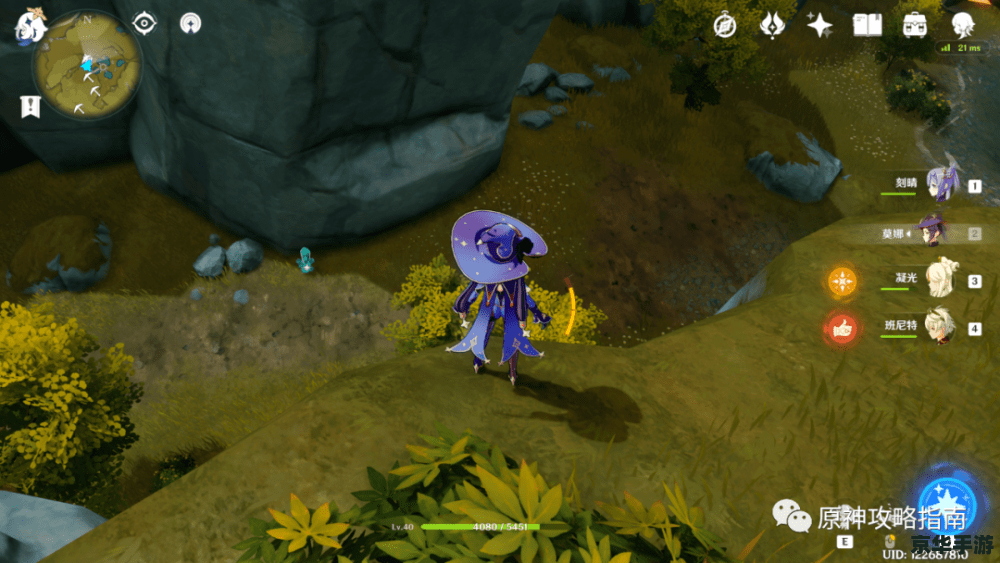Switch to party member 凝光
The height and width of the screenshot is (563, 1000).
(x=940, y=279)
